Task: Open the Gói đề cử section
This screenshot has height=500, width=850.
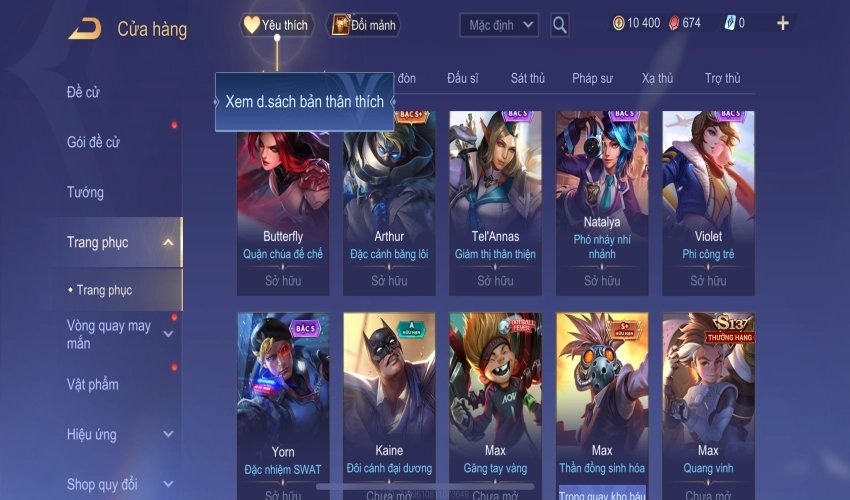Action: click(93, 143)
